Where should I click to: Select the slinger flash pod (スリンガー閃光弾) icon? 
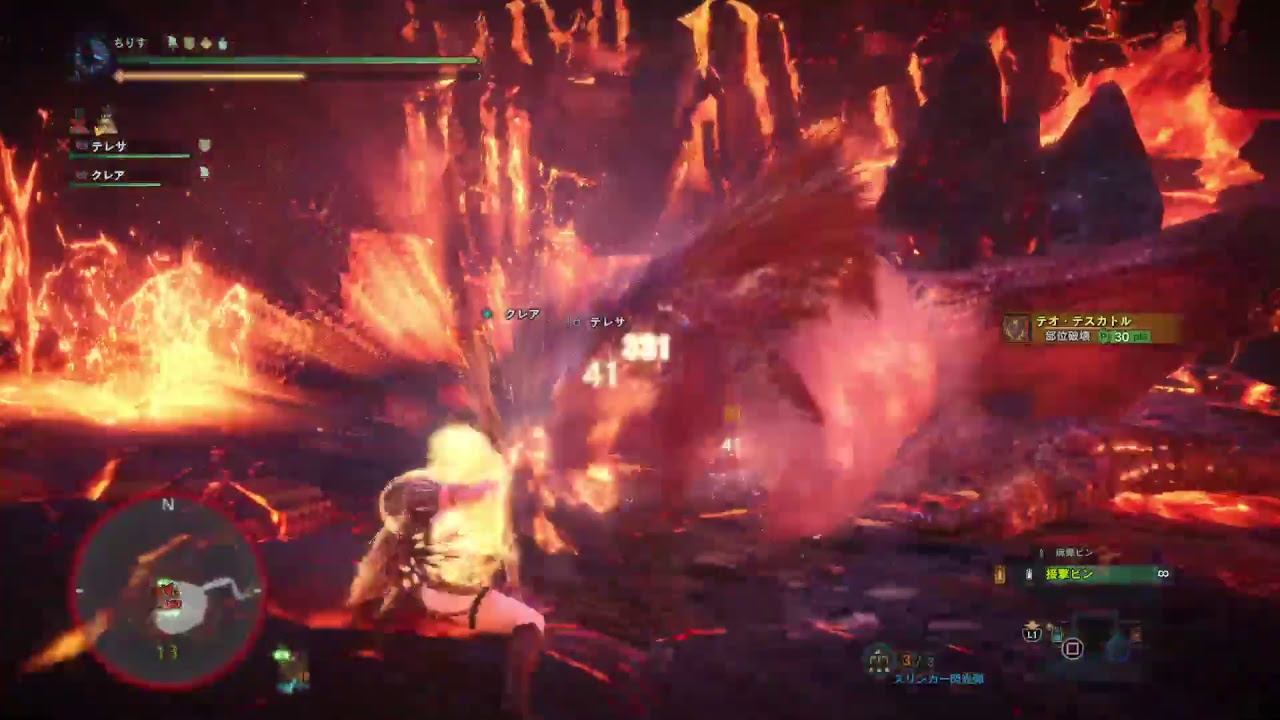point(878,660)
